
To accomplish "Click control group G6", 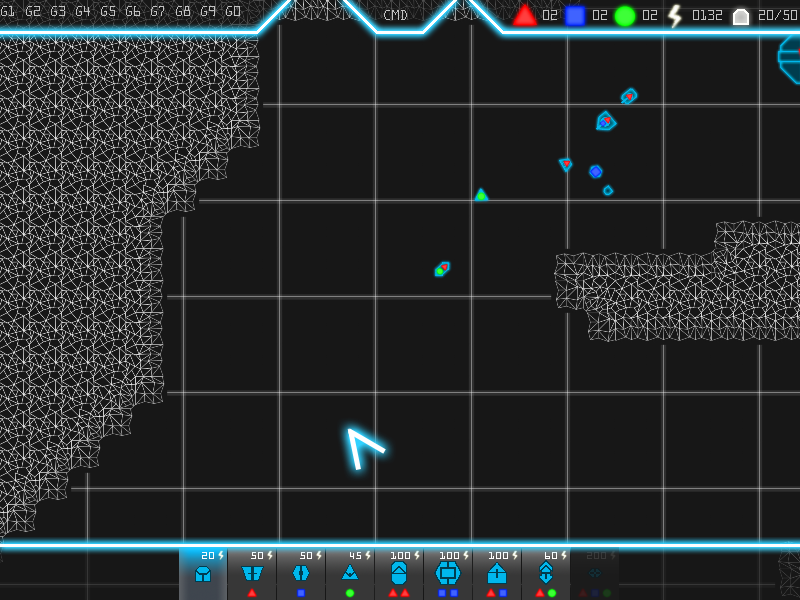I will [133, 12].
